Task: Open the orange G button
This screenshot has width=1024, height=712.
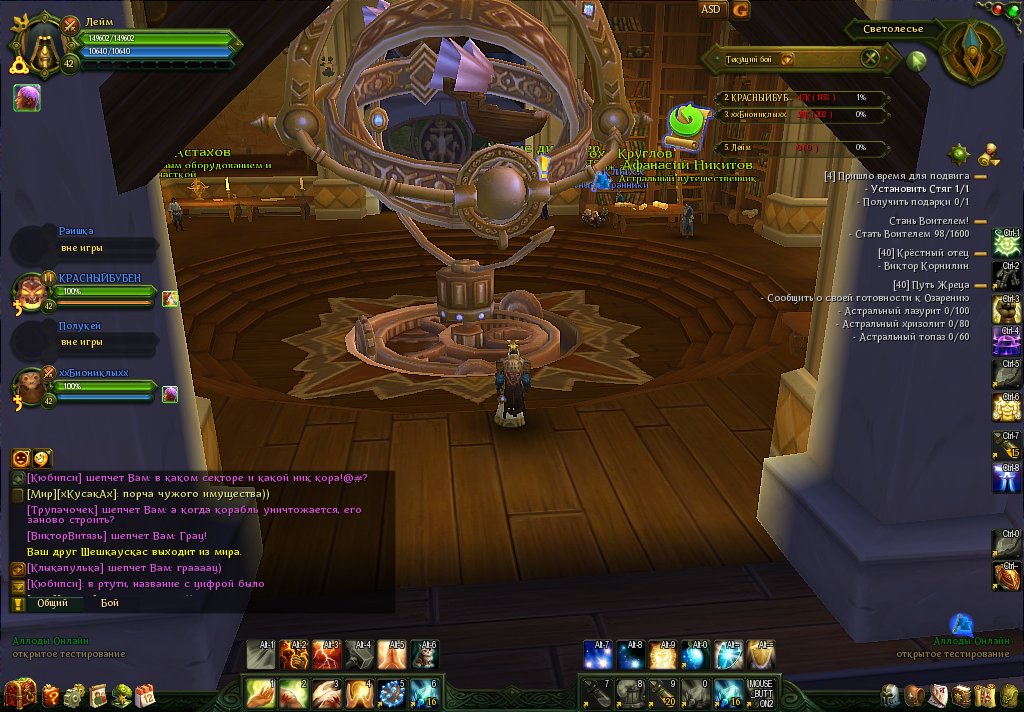Action: coord(740,10)
